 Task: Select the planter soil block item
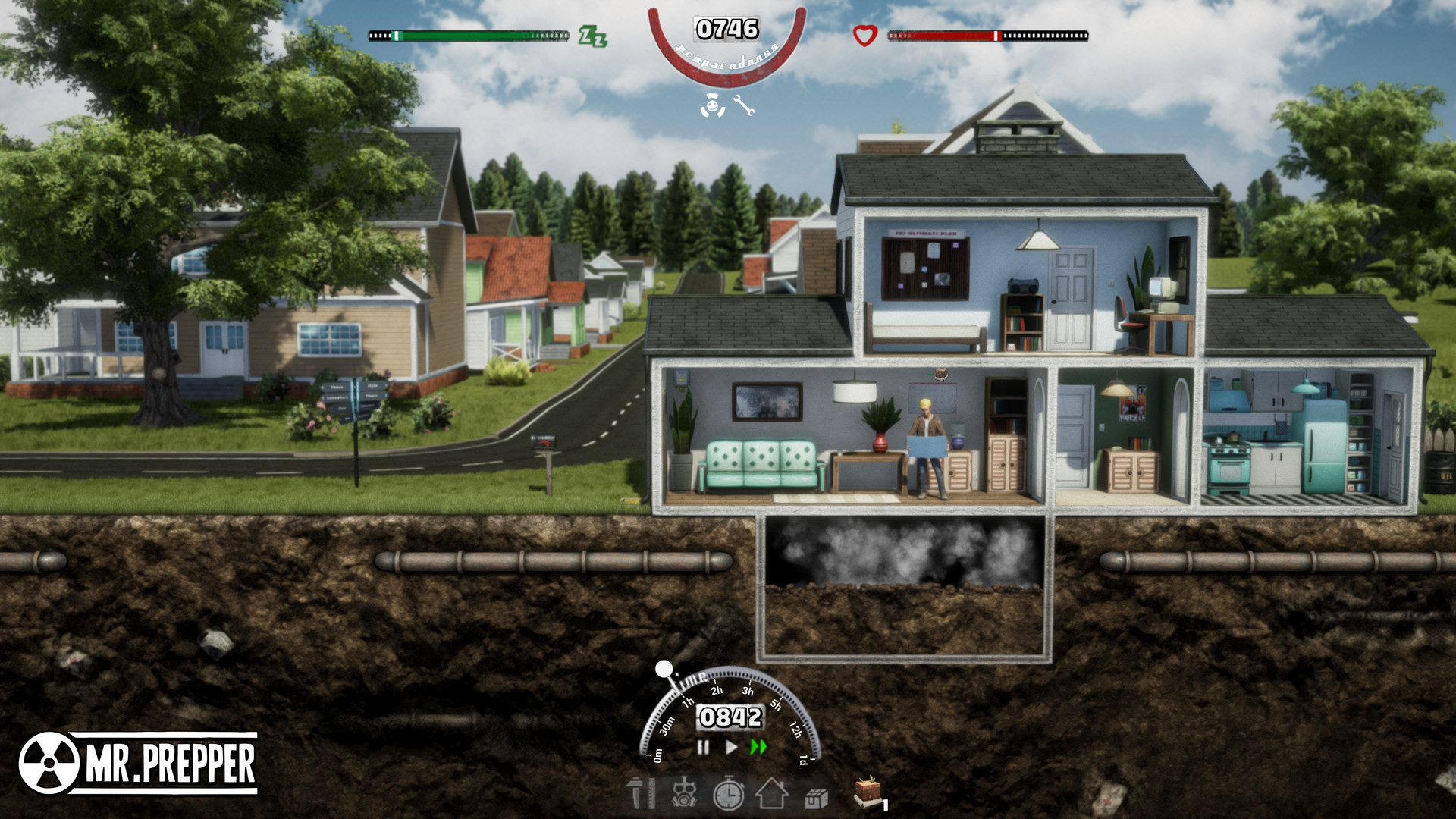[x=868, y=792]
